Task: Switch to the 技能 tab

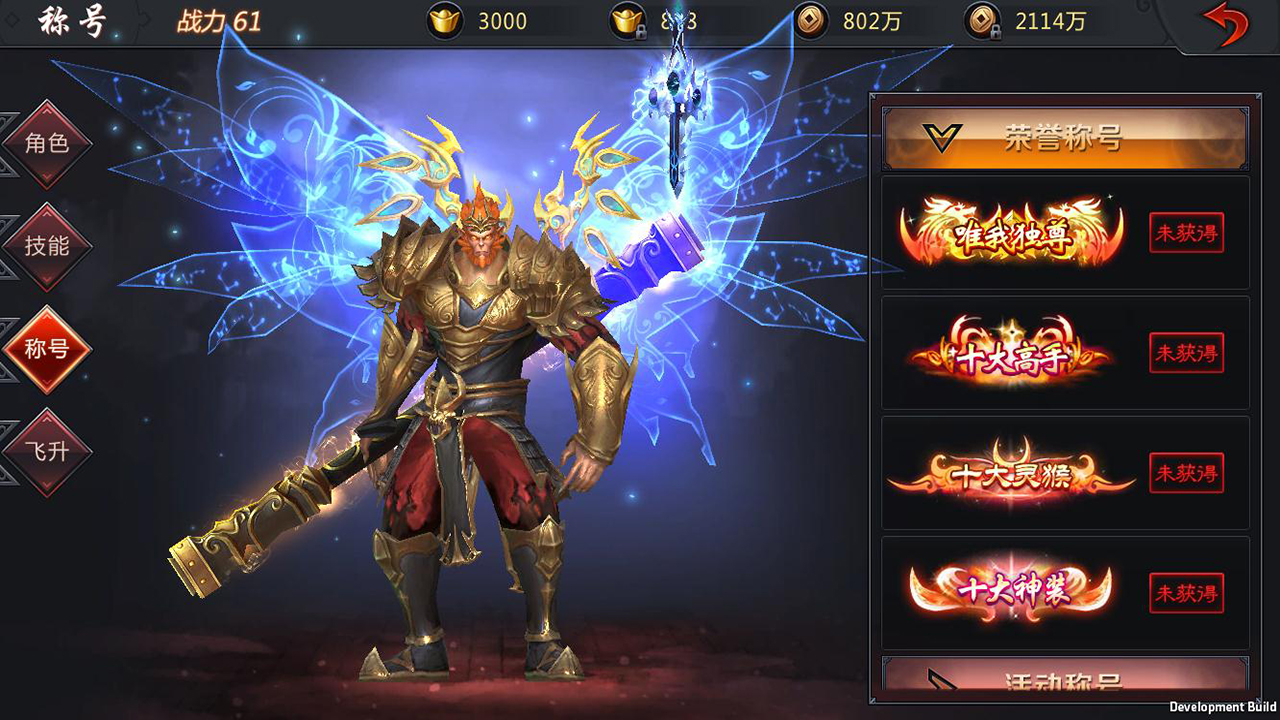Action: click(x=47, y=245)
